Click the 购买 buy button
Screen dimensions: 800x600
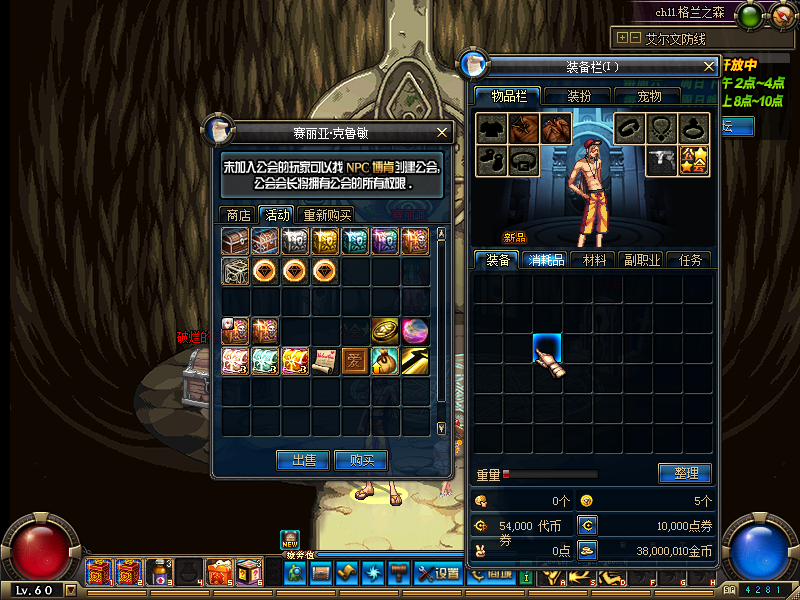pyautogui.click(x=361, y=460)
